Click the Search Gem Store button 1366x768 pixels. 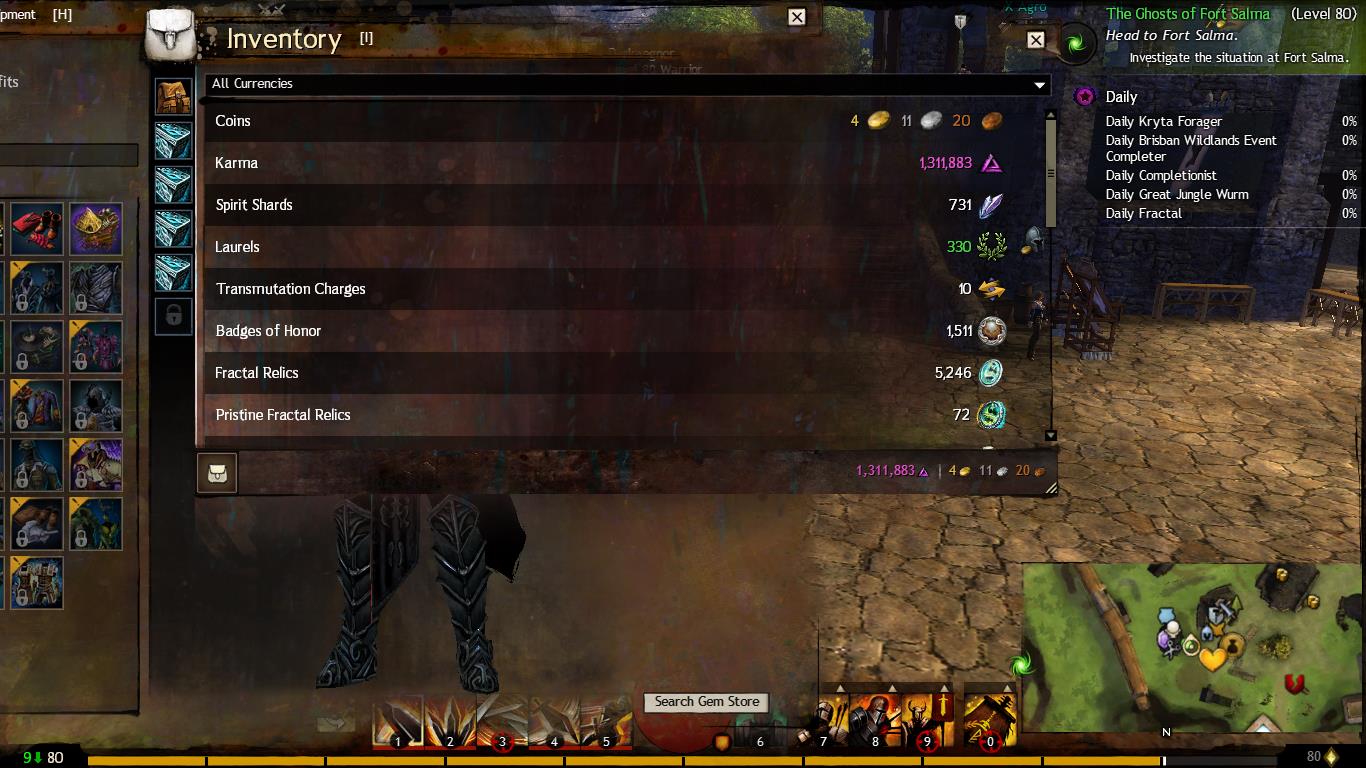707,702
